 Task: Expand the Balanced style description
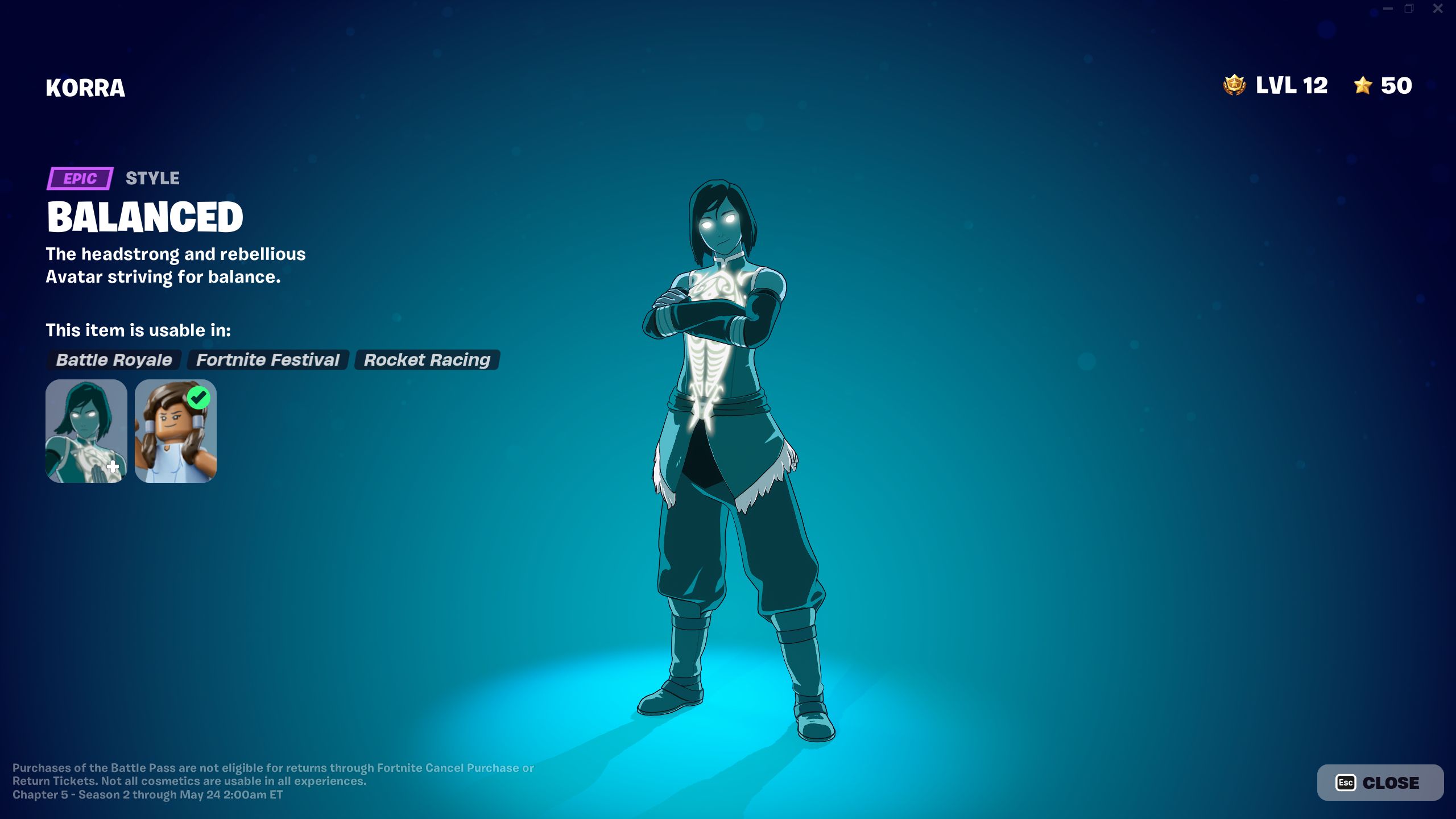pos(145,216)
